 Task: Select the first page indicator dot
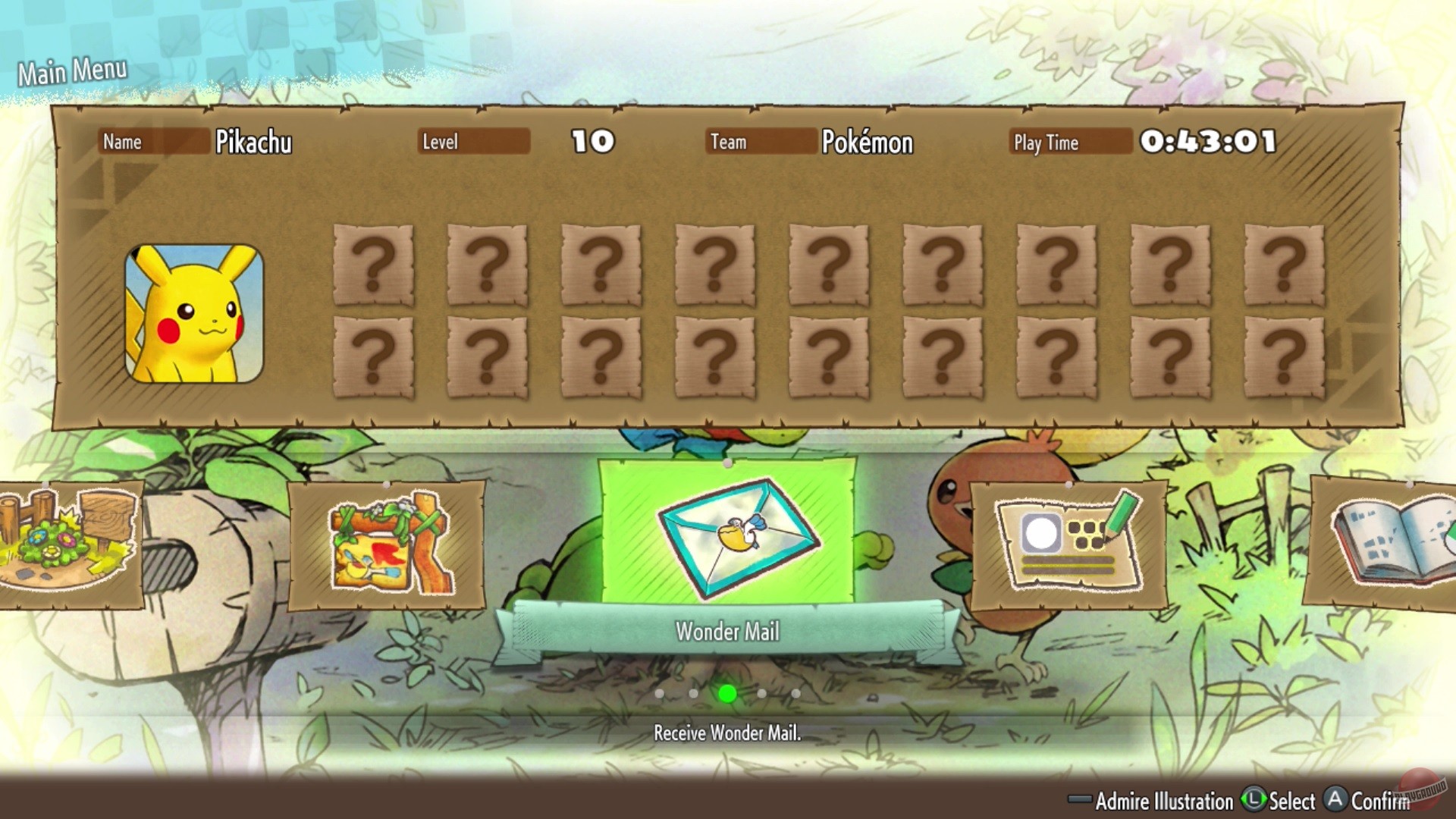[x=659, y=692]
